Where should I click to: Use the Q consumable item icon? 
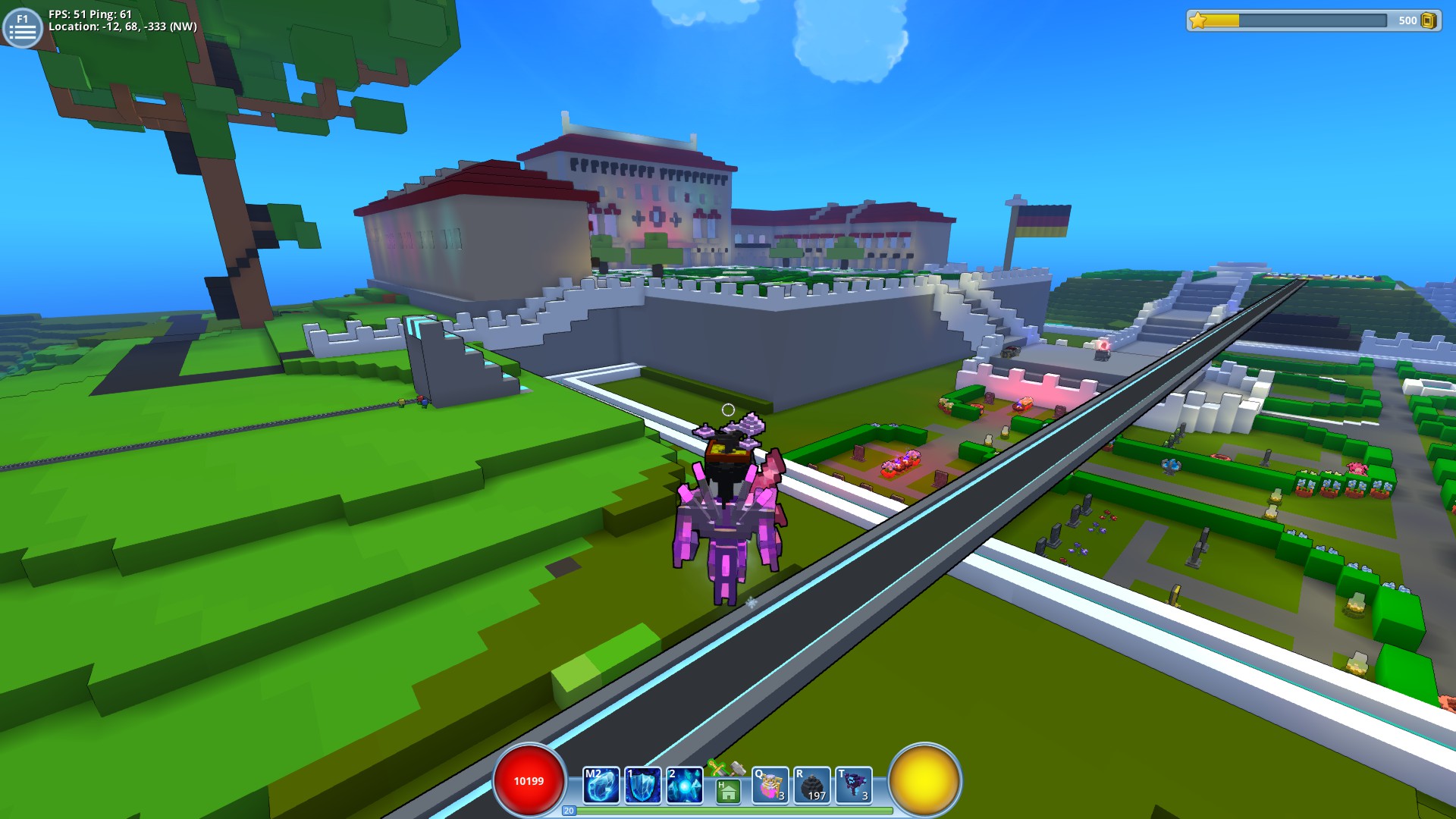(770, 786)
